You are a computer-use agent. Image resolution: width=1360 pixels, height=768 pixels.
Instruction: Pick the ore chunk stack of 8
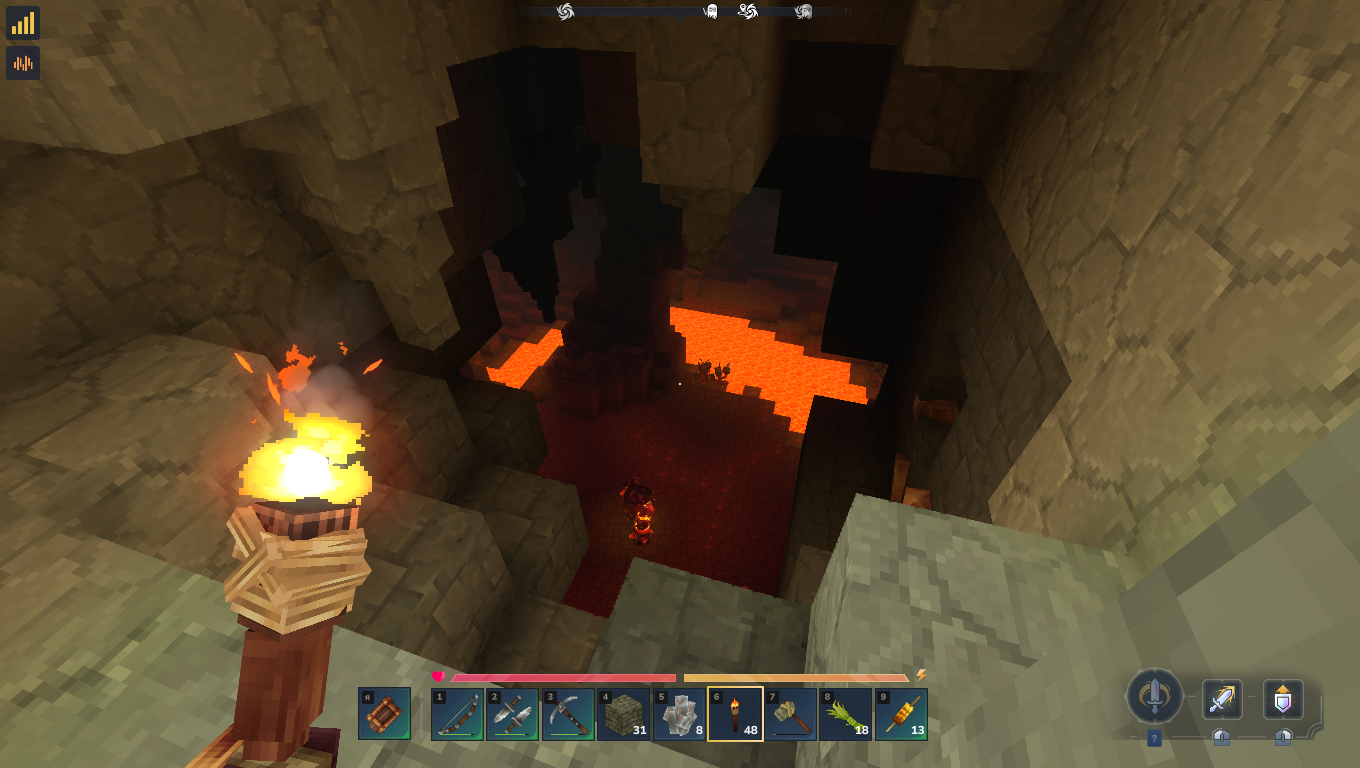coord(679,714)
